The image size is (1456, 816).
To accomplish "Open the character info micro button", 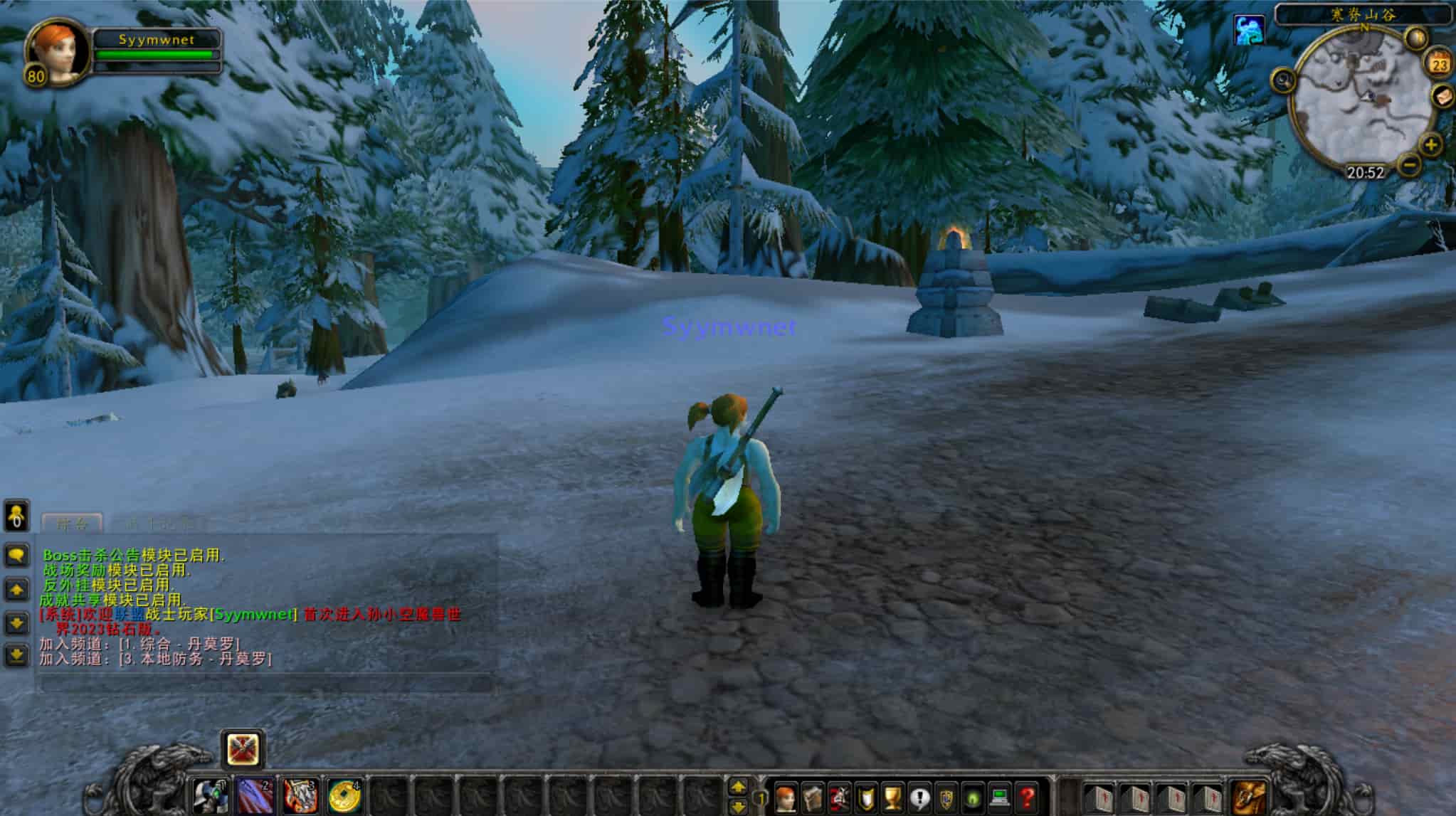I will click(x=786, y=798).
